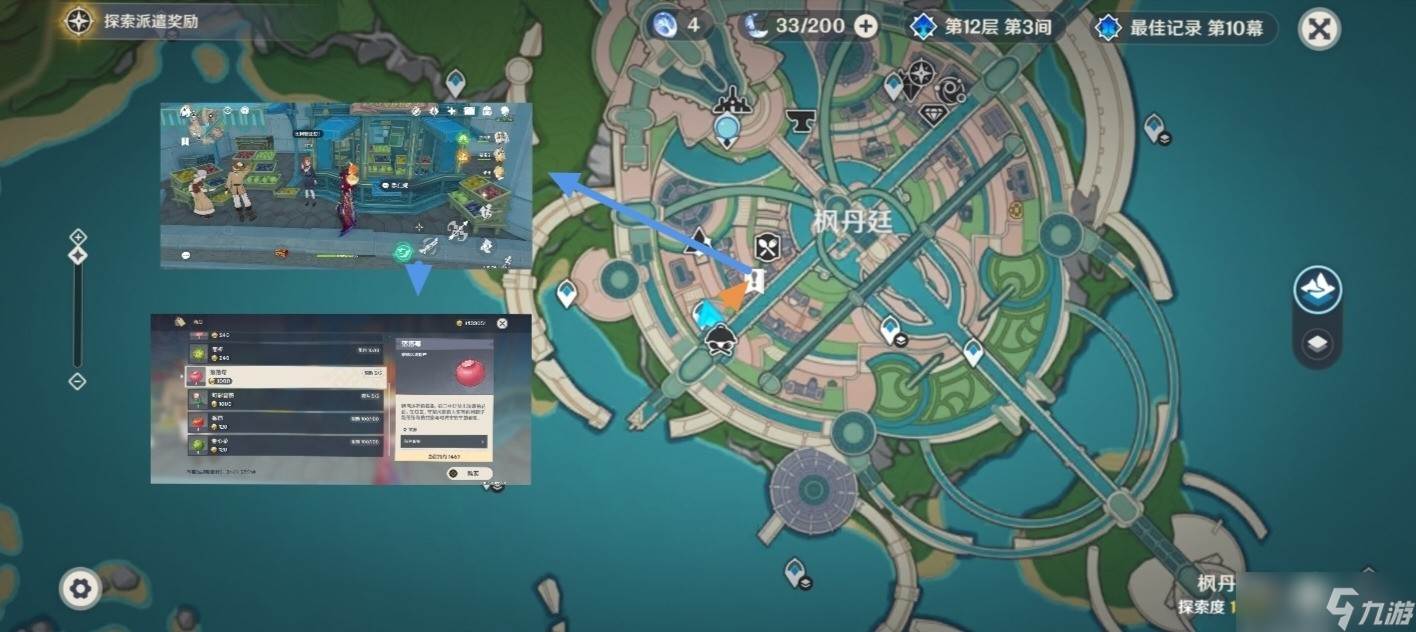This screenshot has width=1416, height=632.
Task: Select the blacksmith anvil map marker
Action: pos(798,120)
